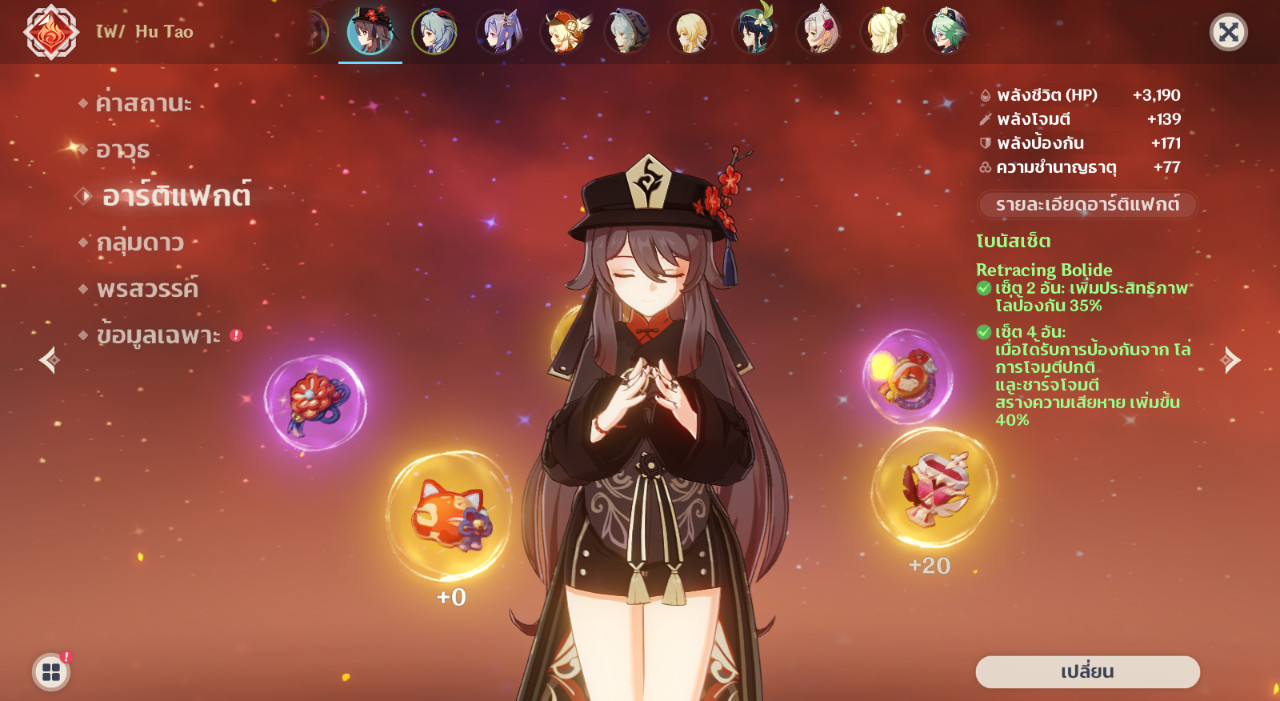Viewport: 1280px width, 701px height.
Task: Pick the pink +20 artifact bubble
Action: tap(933, 487)
